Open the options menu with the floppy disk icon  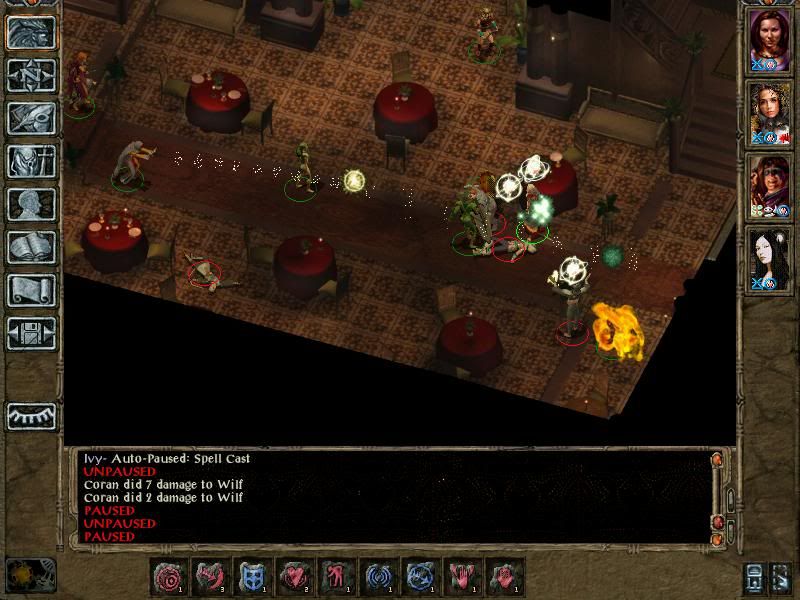31,333
